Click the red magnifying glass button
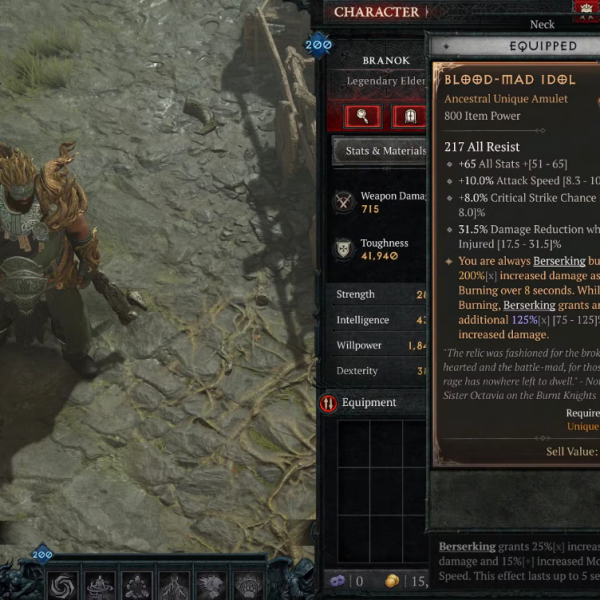This screenshot has height=600, width=600. coord(363,116)
